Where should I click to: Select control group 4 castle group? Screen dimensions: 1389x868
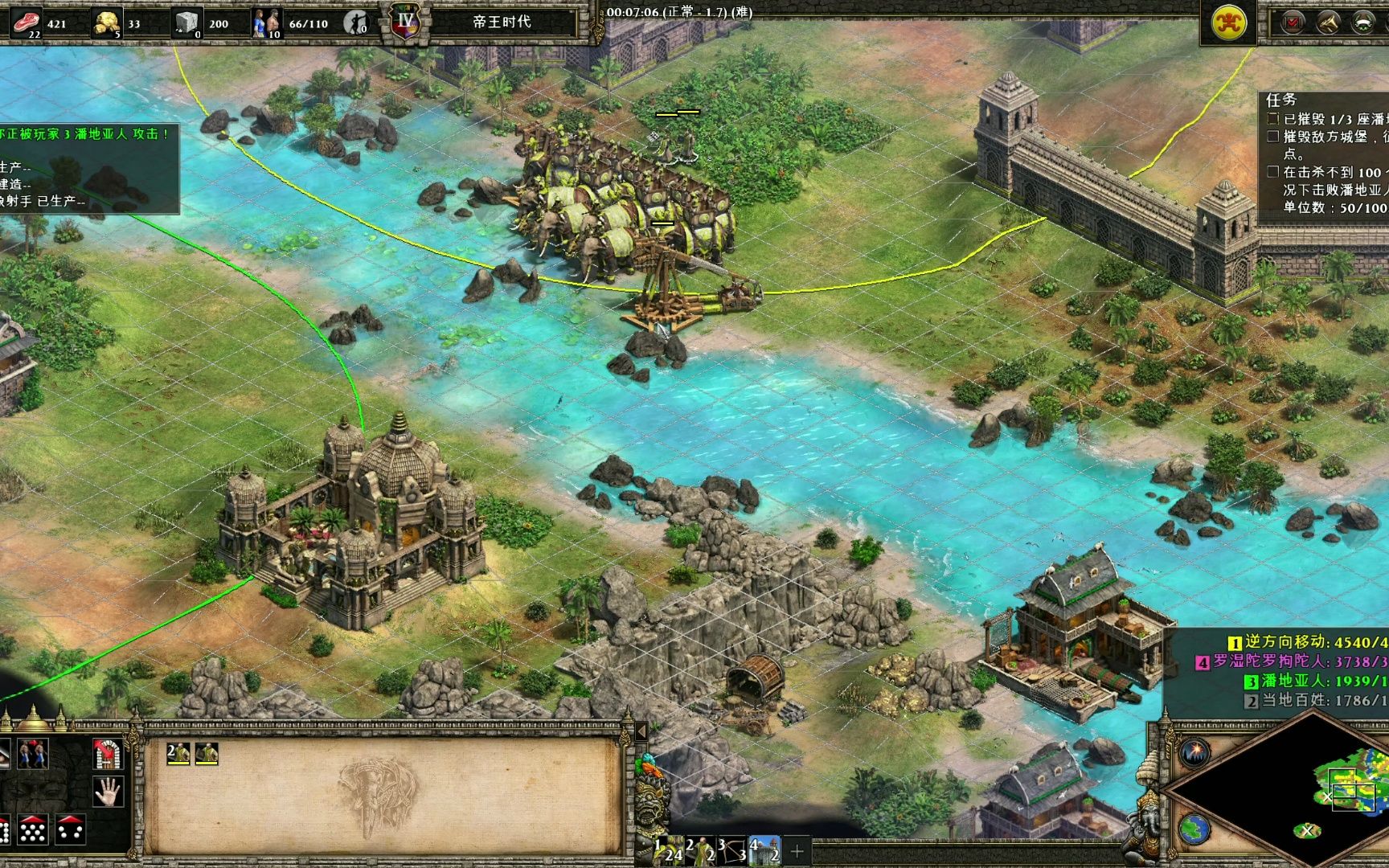[764, 850]
